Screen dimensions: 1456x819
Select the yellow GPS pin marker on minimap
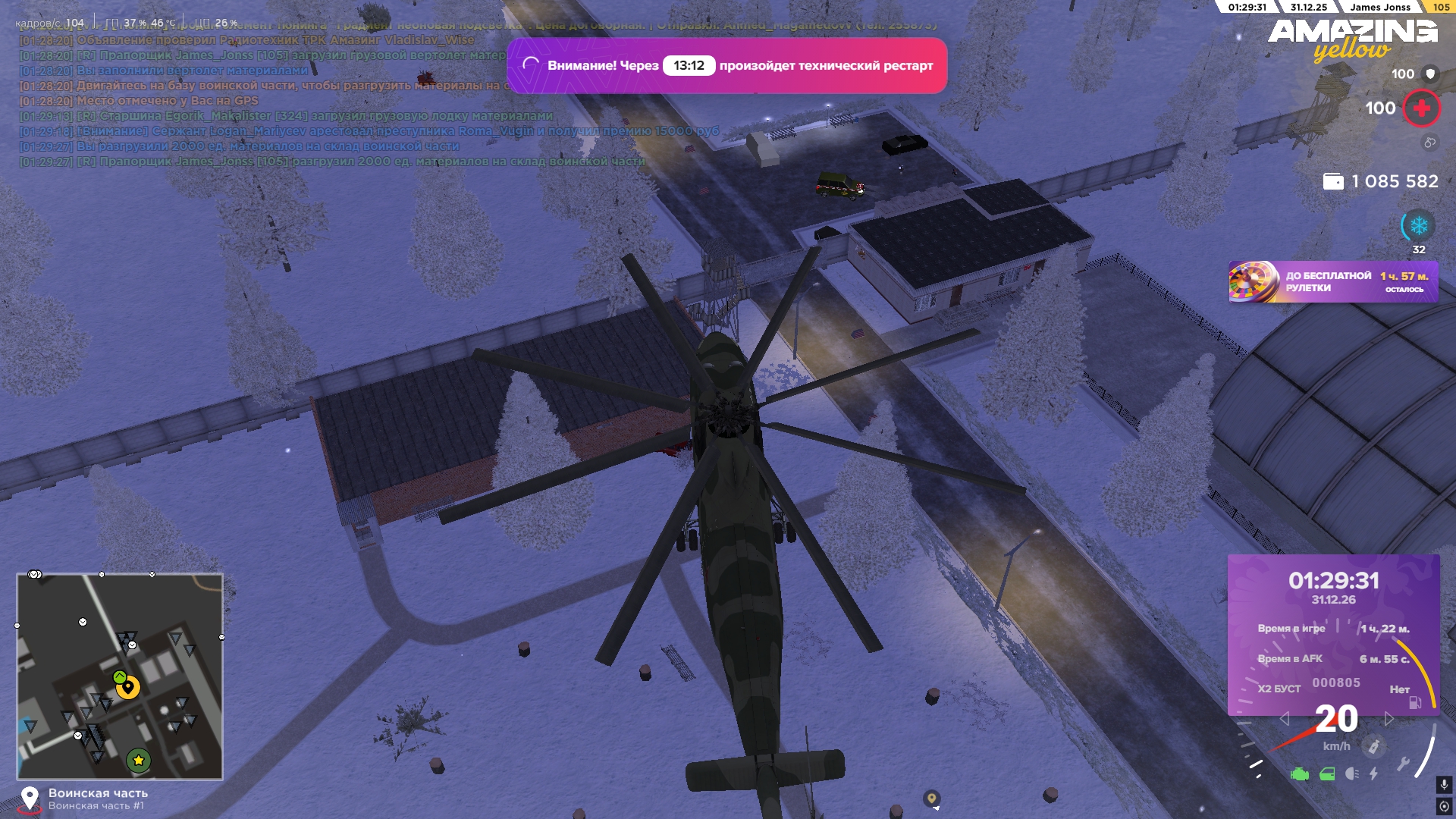(x=128, y=687)
